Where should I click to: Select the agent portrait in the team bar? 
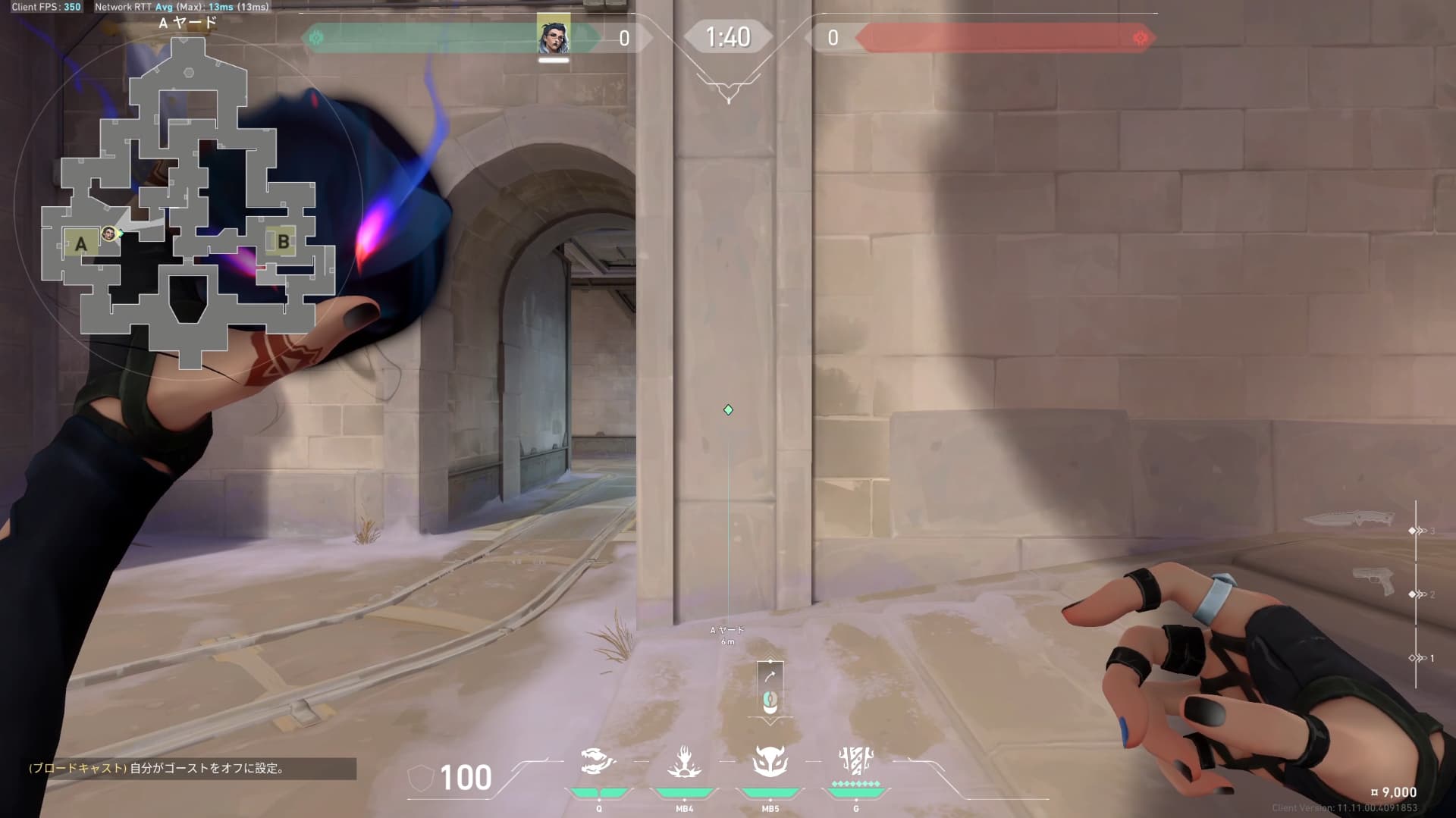click(554, 35)
